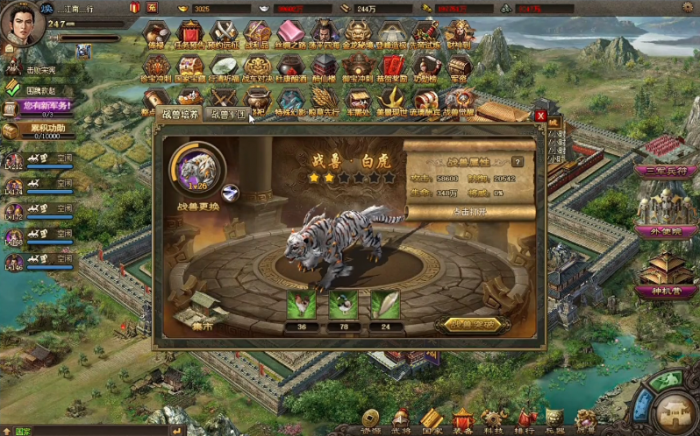Expand the 点击打开 scroll button
700x436 pixels.
point(462,212)
